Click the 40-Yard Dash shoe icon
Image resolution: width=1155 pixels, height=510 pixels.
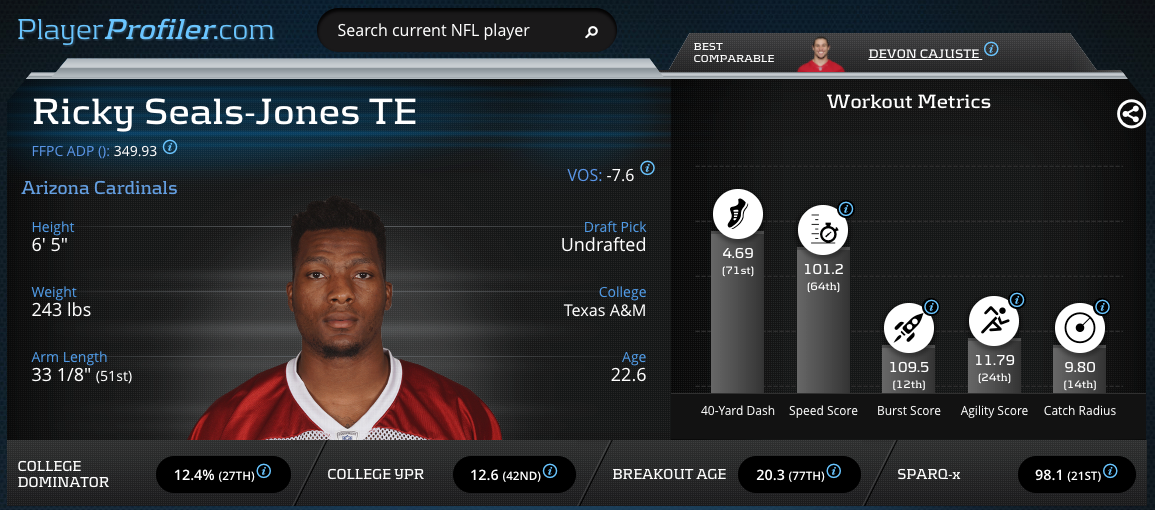[738, 214]
